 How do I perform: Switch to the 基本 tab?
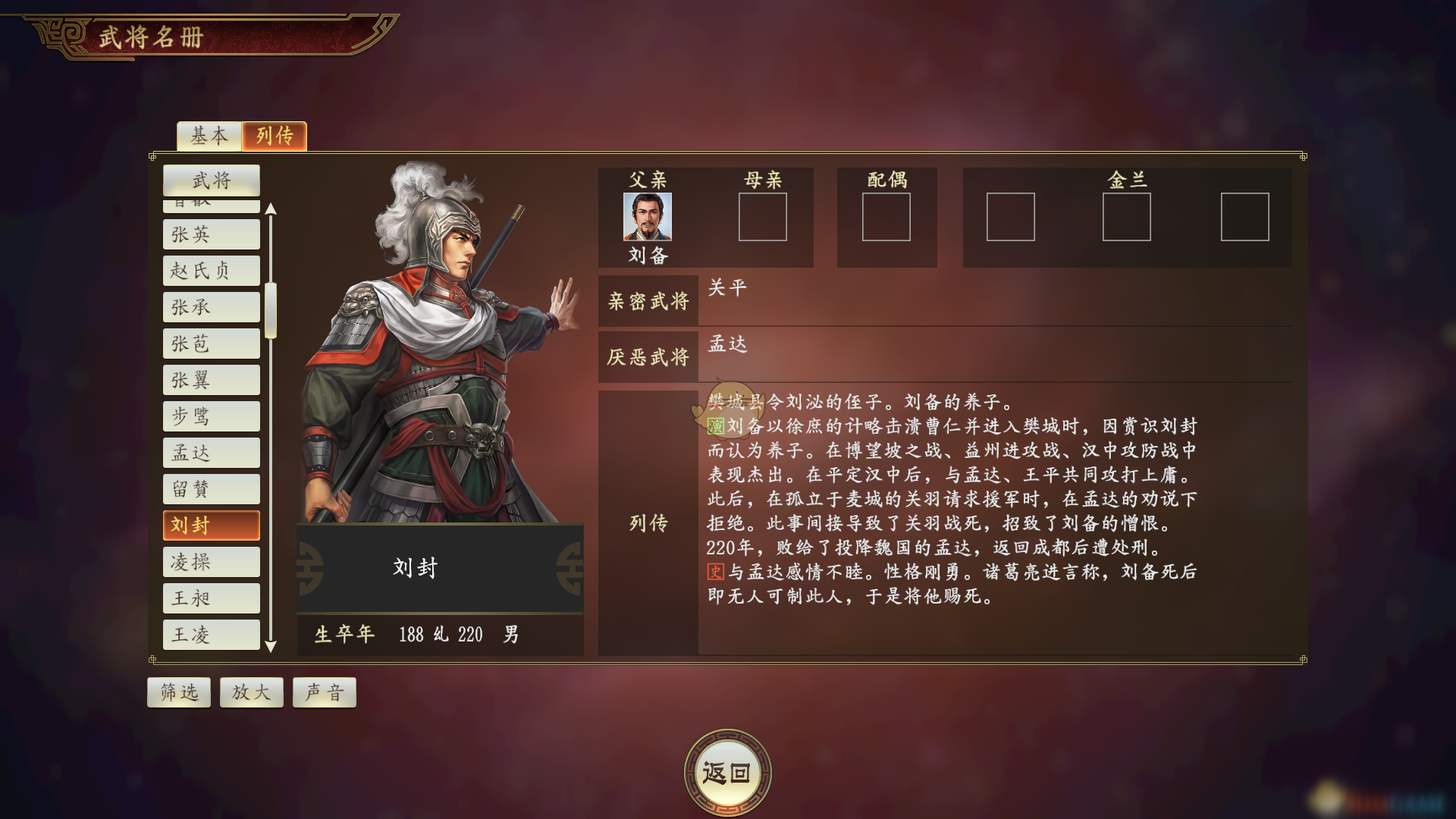(208, 136)
